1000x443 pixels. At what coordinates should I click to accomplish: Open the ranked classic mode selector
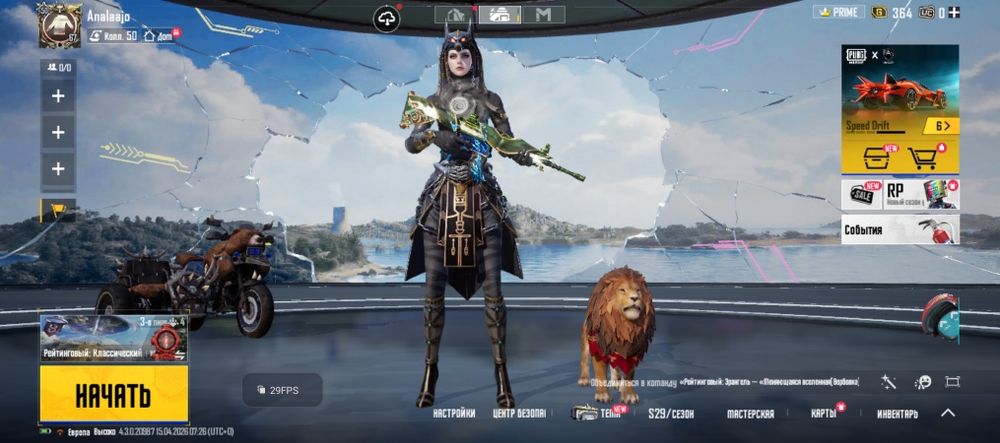(113, 338)
